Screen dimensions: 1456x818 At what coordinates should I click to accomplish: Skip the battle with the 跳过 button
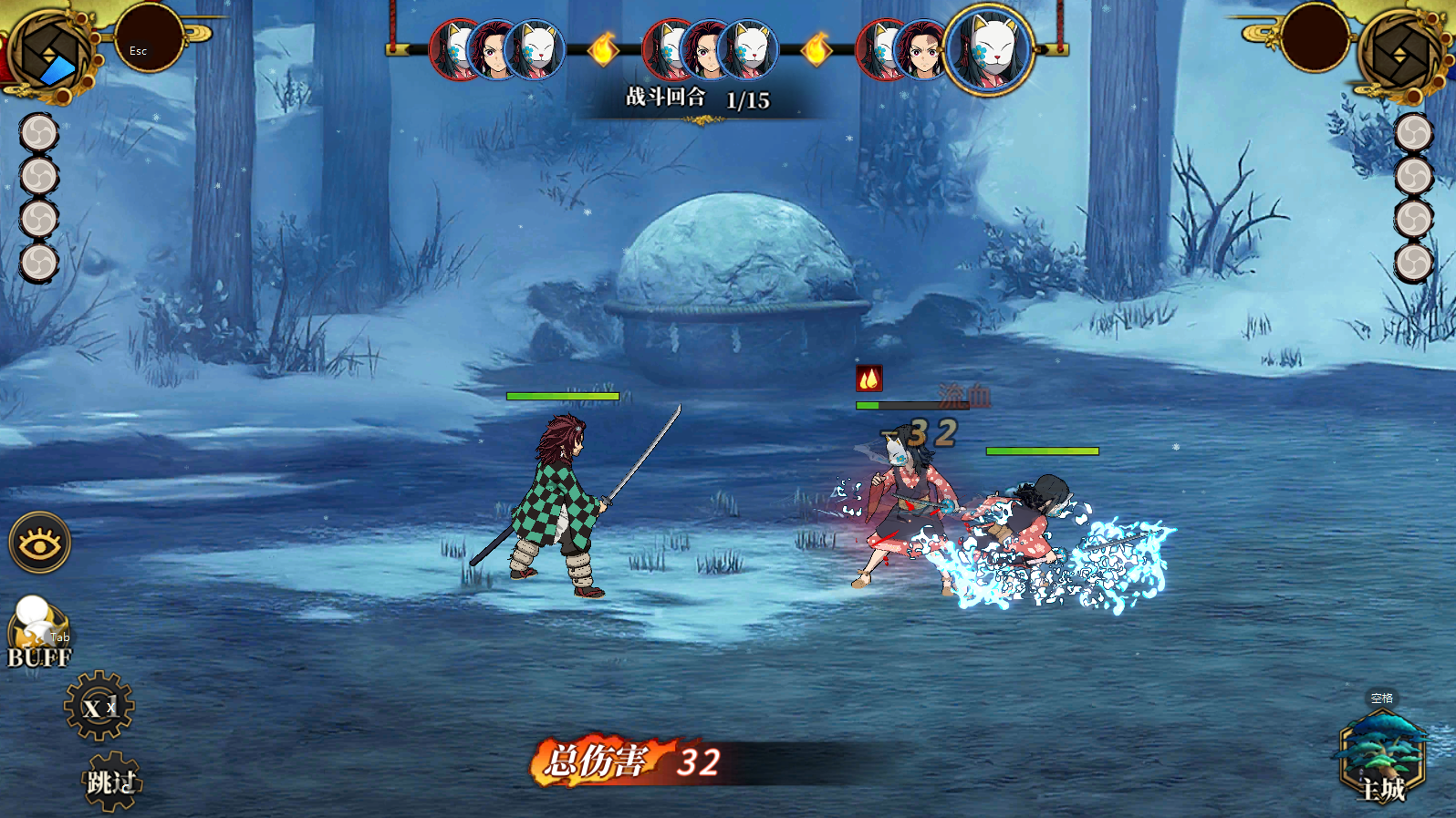(x=112, y=782)
